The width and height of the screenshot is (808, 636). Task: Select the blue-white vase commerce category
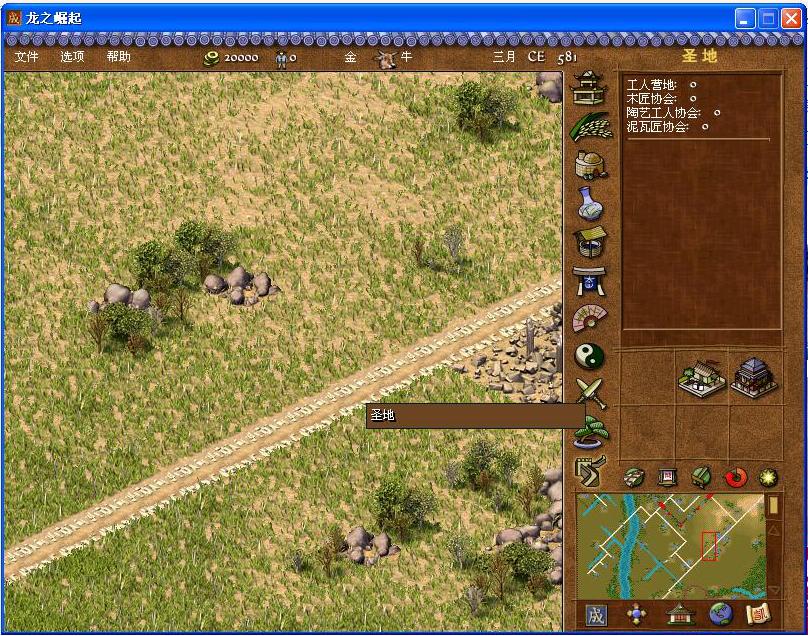(x=590, y=205)
